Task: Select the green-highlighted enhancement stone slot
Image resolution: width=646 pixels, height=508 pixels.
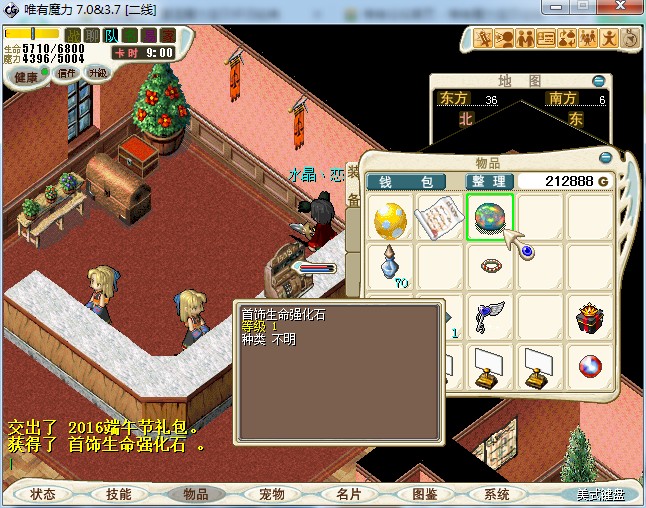Action: [490, 218]
